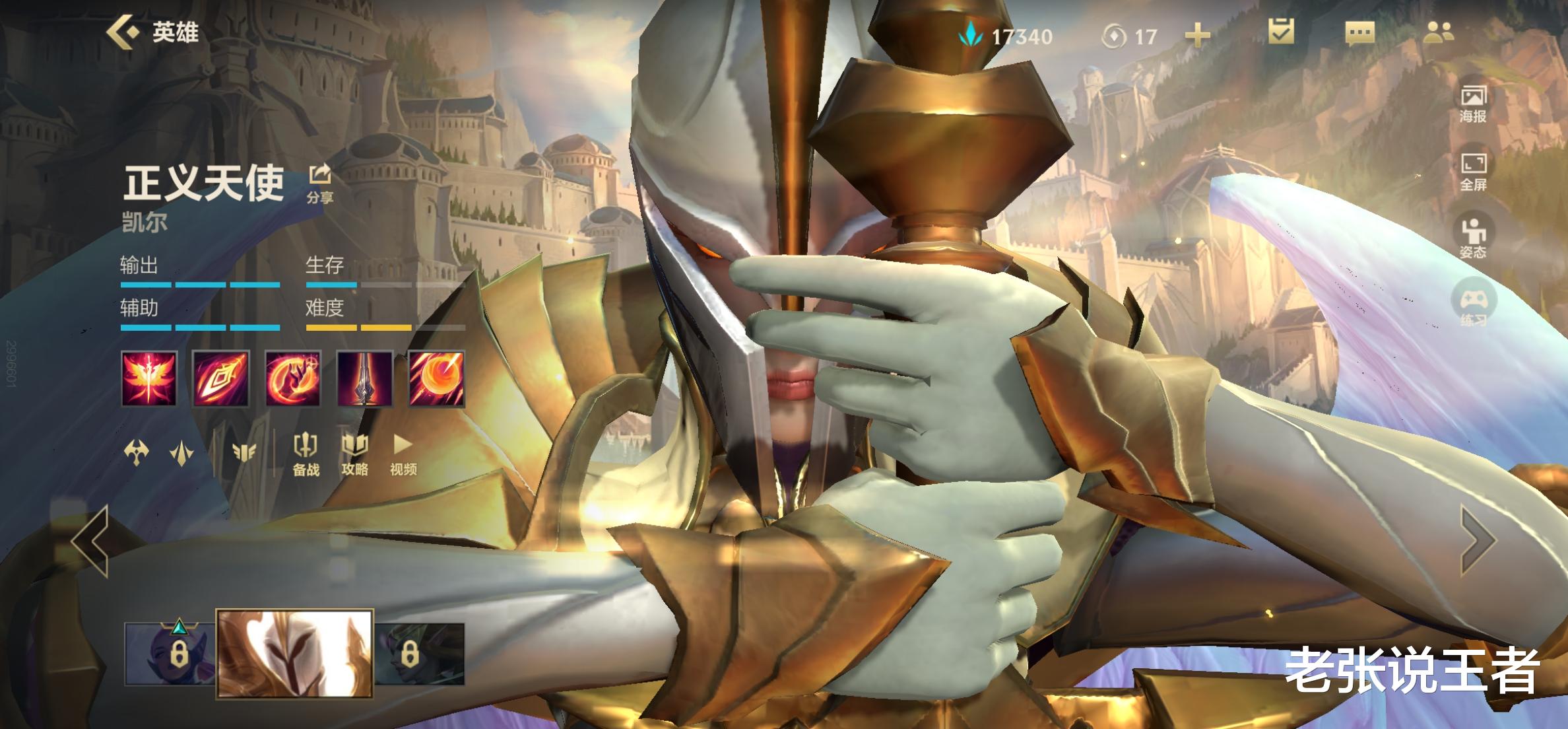Select the locked purple skin thumbnail

click(x=170, y=654)
